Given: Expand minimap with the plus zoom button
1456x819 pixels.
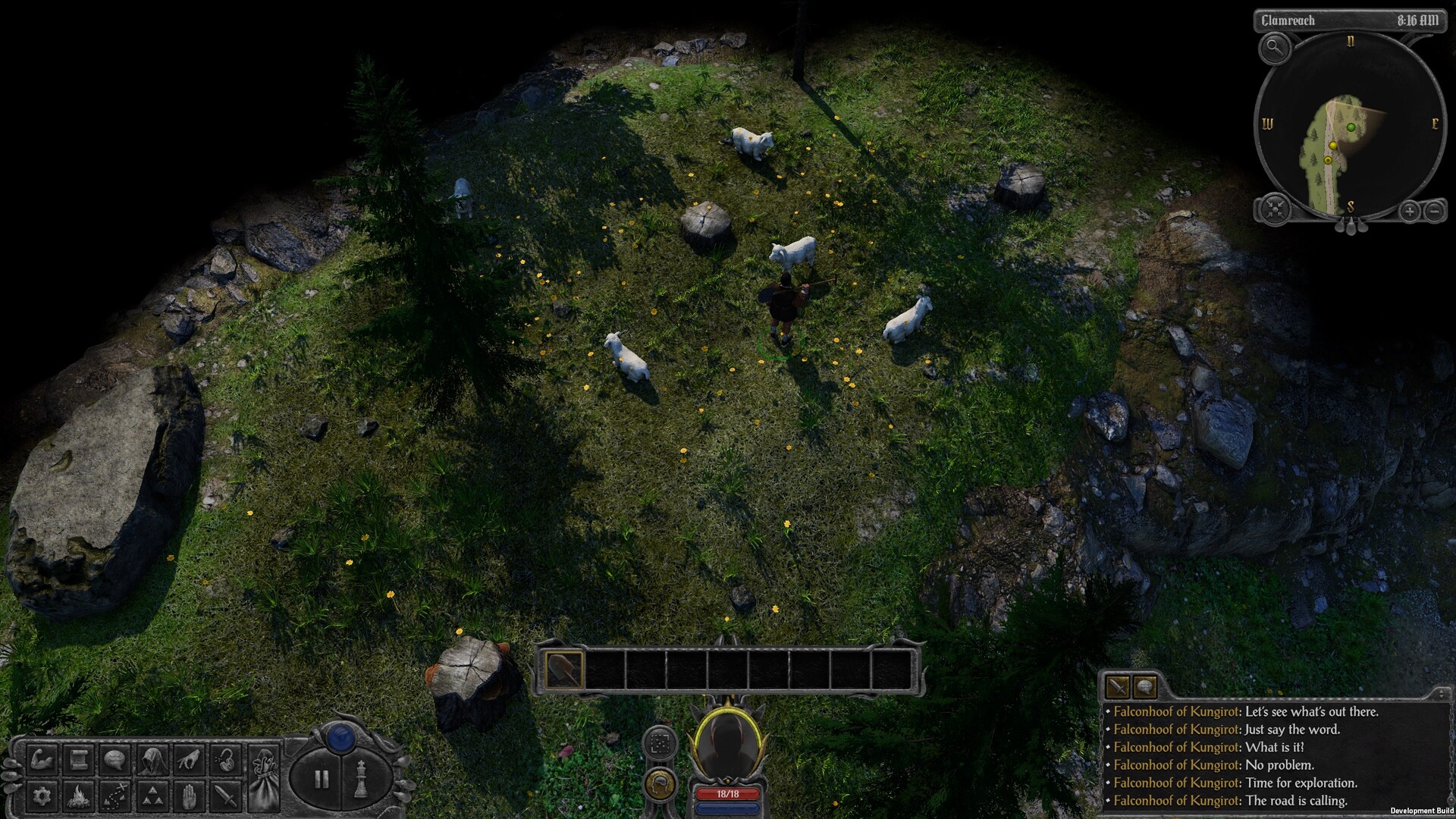Looking at the screenshot, I should pyautogui.click(x=1409, y=211).
